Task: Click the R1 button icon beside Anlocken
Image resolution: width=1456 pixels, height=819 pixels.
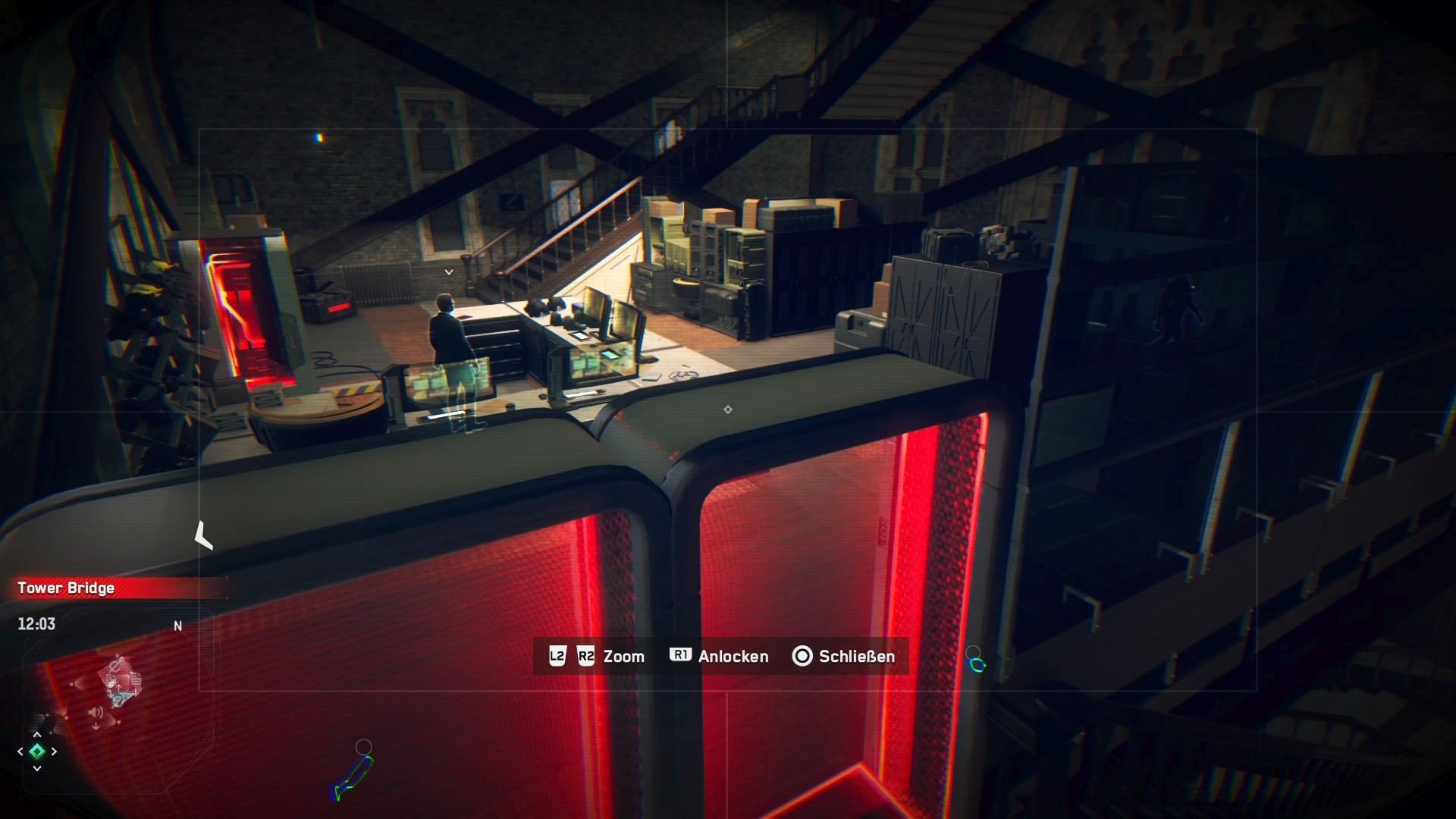Action: [x=679, y=657]
